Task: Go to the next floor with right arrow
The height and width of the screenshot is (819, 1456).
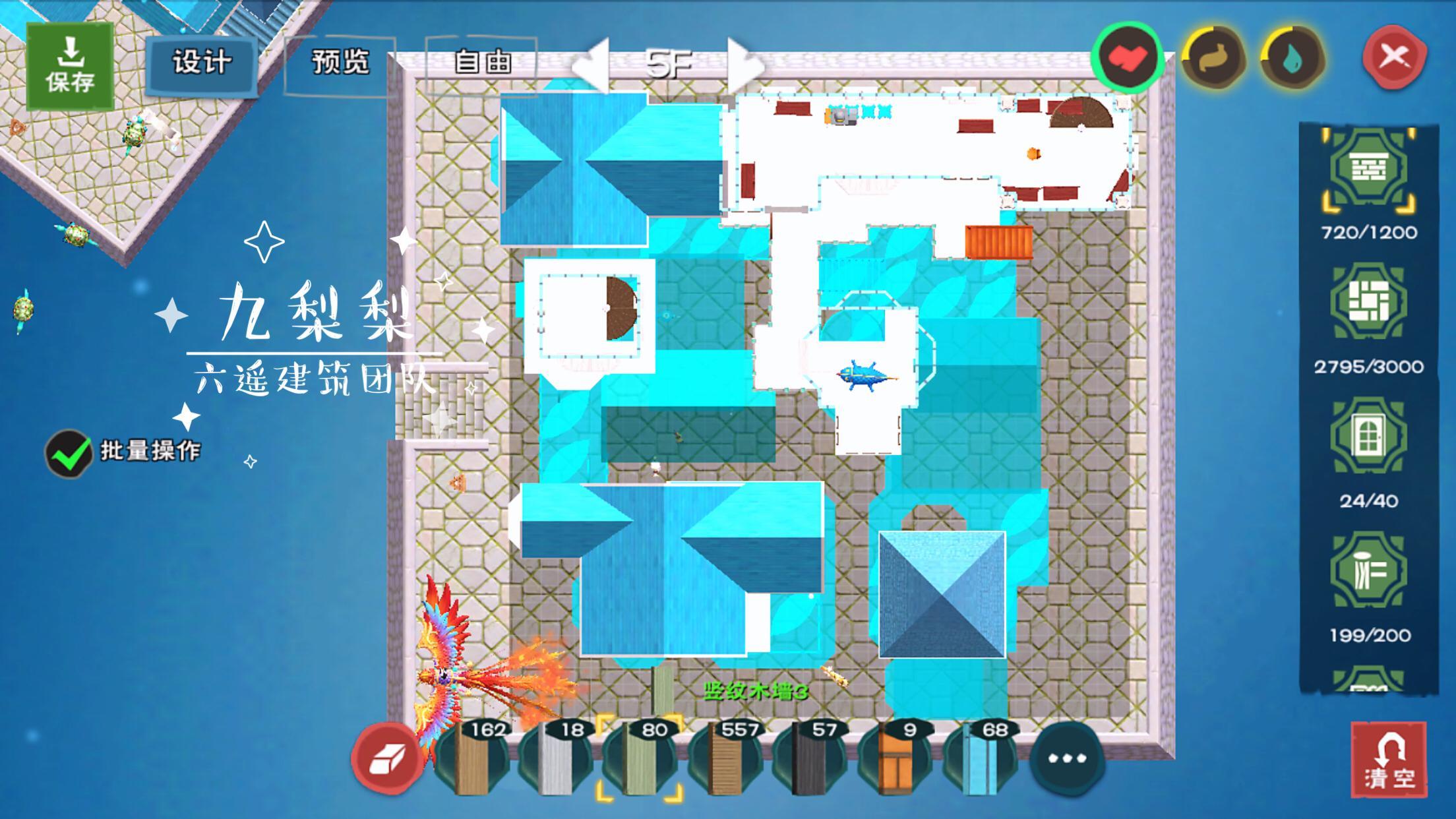Action: point(744,65)
